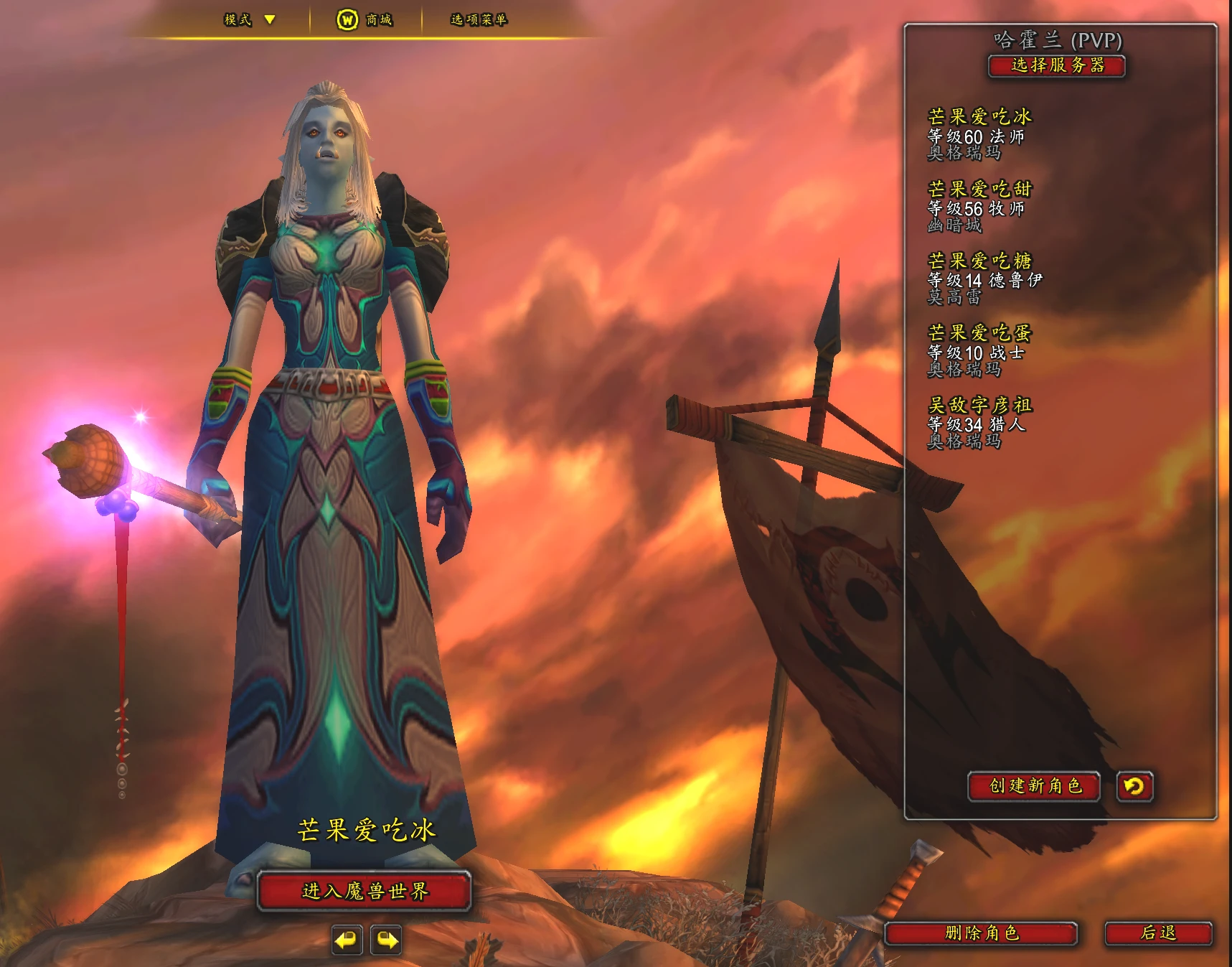
Task: Select character 芒果爱吃冰 level 60 mage
Action: pyautogui.click(x=979, y=134)
